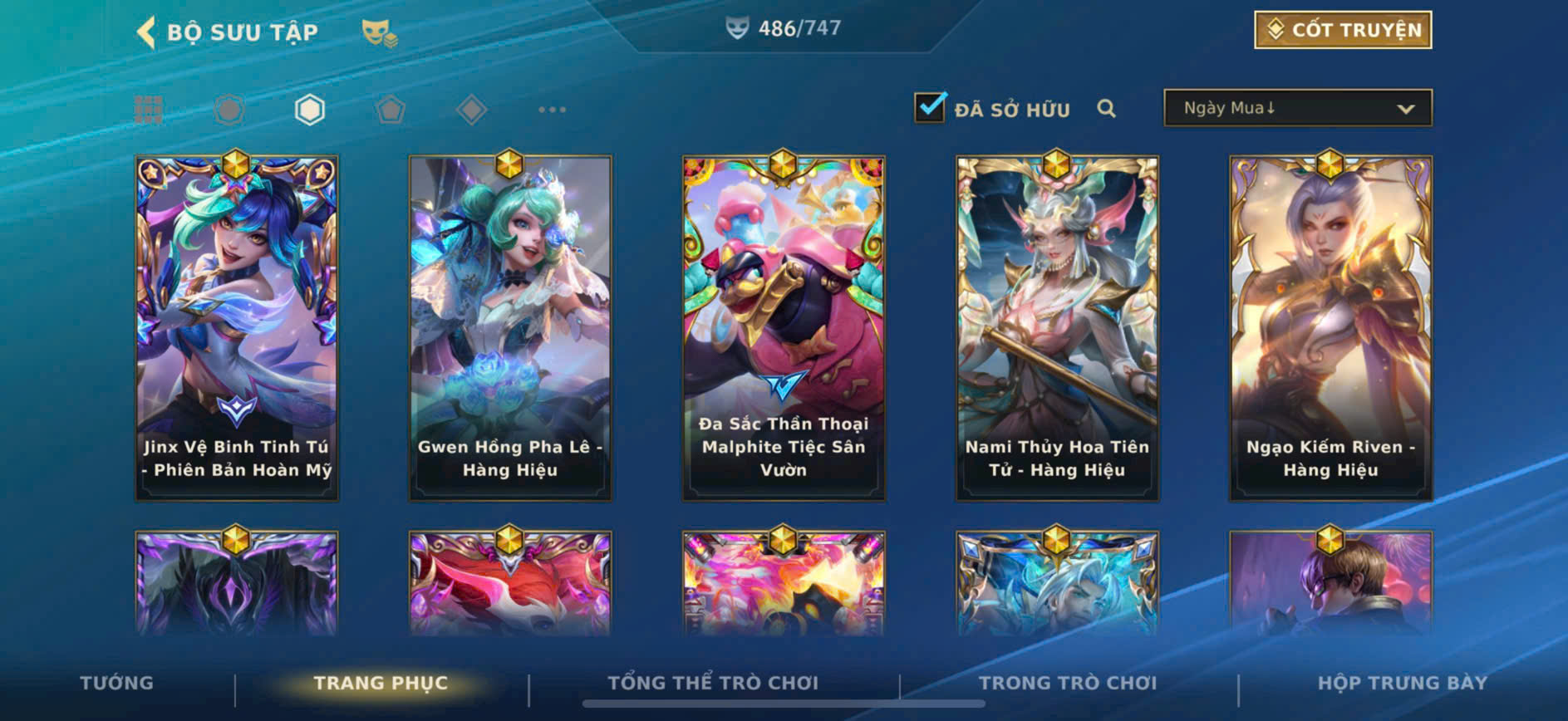Select the grid all-skins filter icon

(149, 110)
